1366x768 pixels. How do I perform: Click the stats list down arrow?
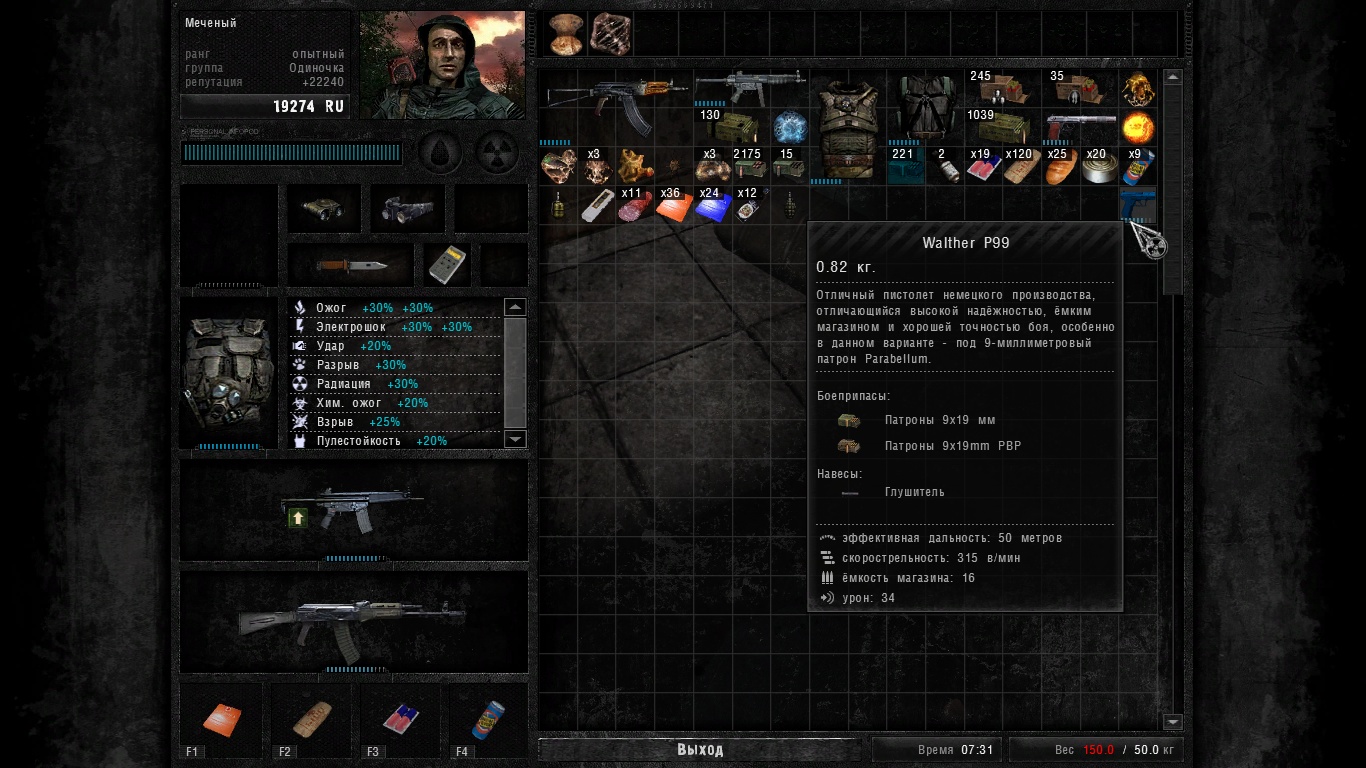pos(515,439)
